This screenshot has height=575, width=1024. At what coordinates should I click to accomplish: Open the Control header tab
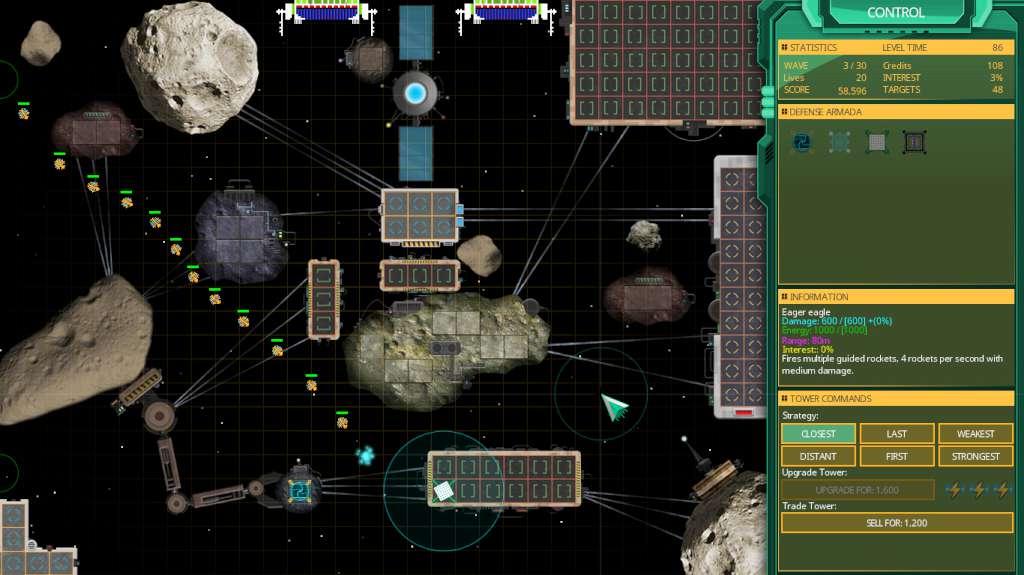[895, 13]
